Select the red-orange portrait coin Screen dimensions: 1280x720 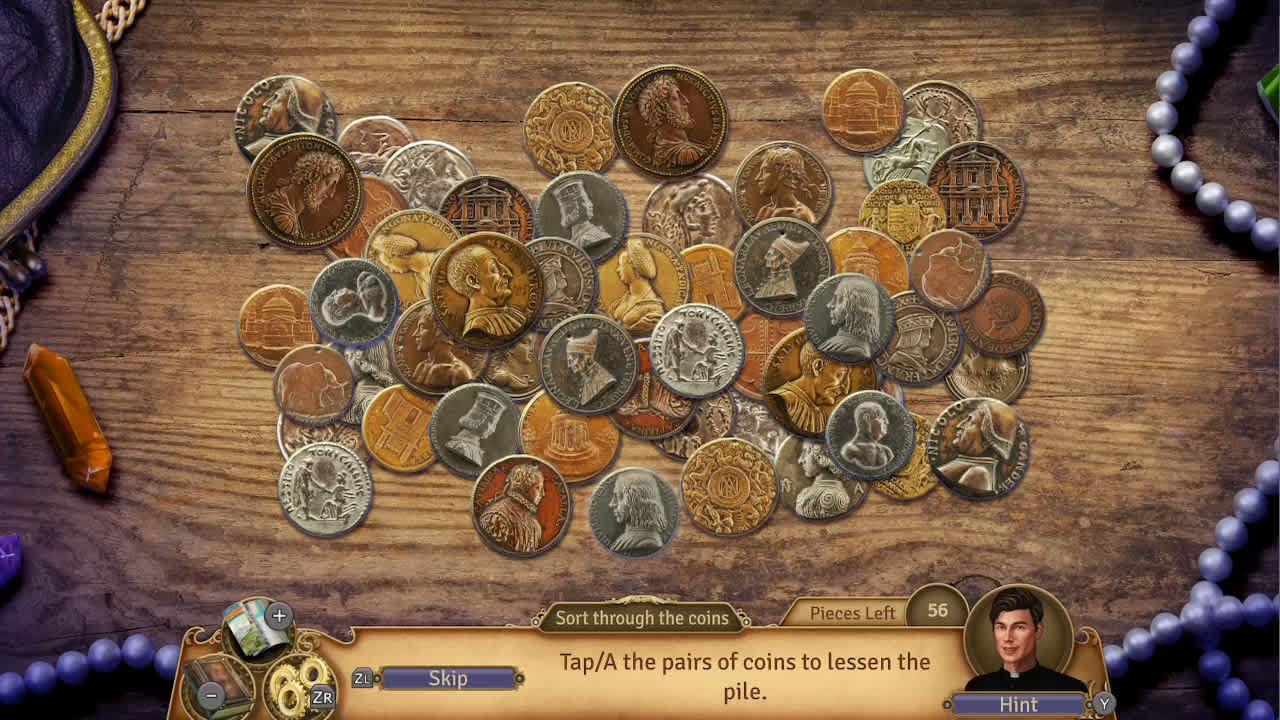[520, 505]
